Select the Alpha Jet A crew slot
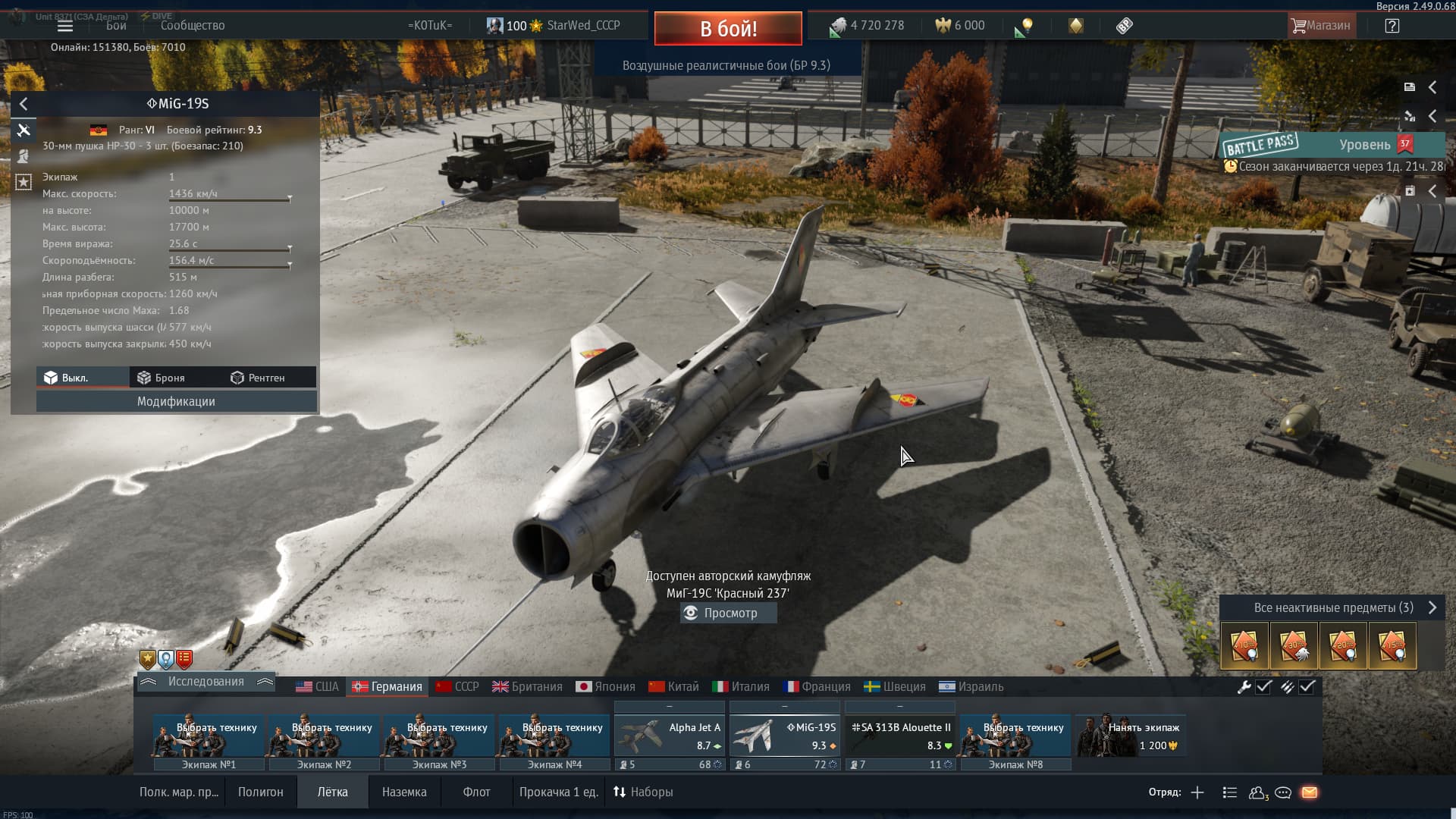The height and width of the screenshot is (819, 1456). (x=669, y=736)
